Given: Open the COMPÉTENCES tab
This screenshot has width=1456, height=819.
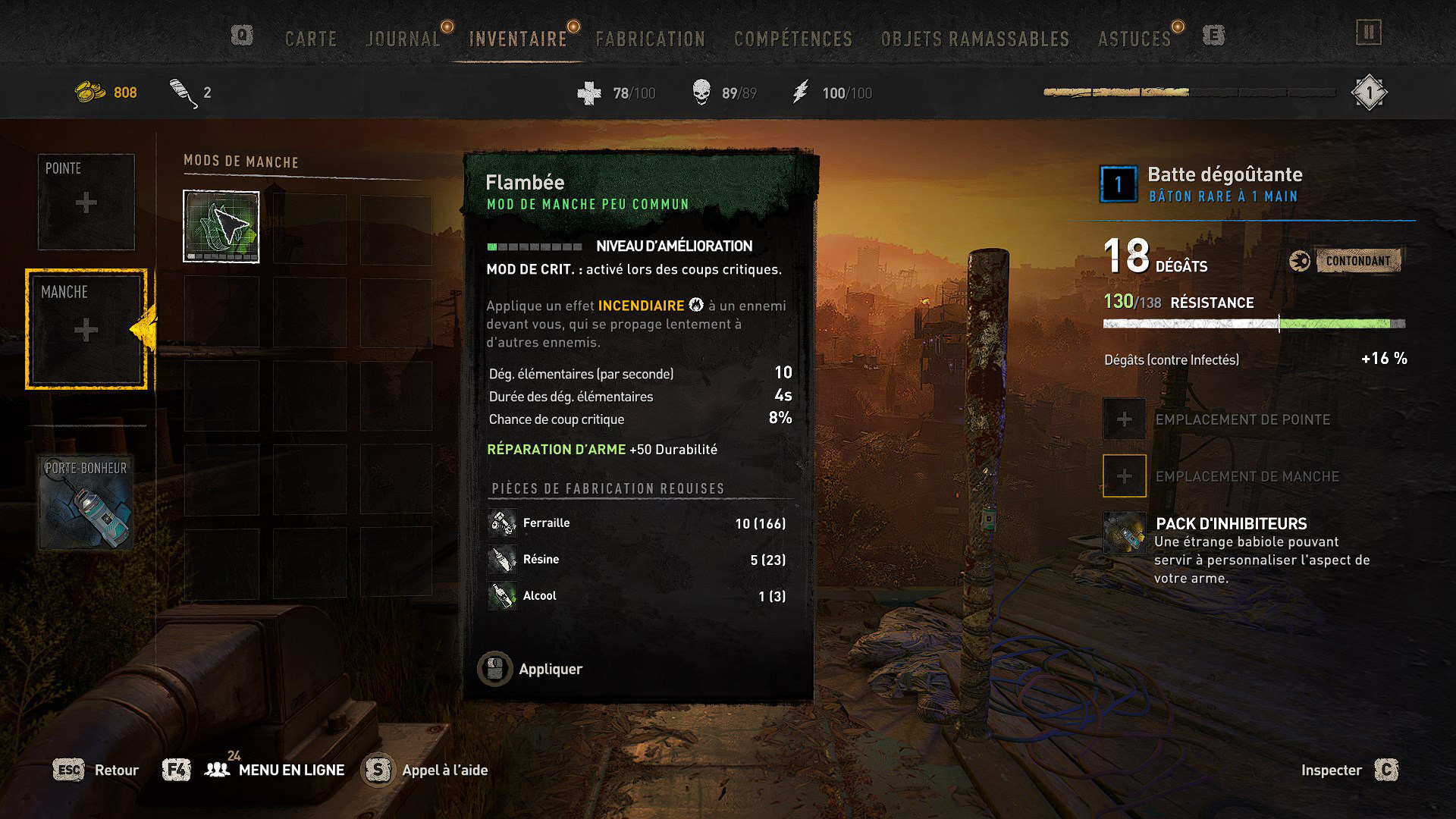Looking at the screenshot, I should pos(792,38).
